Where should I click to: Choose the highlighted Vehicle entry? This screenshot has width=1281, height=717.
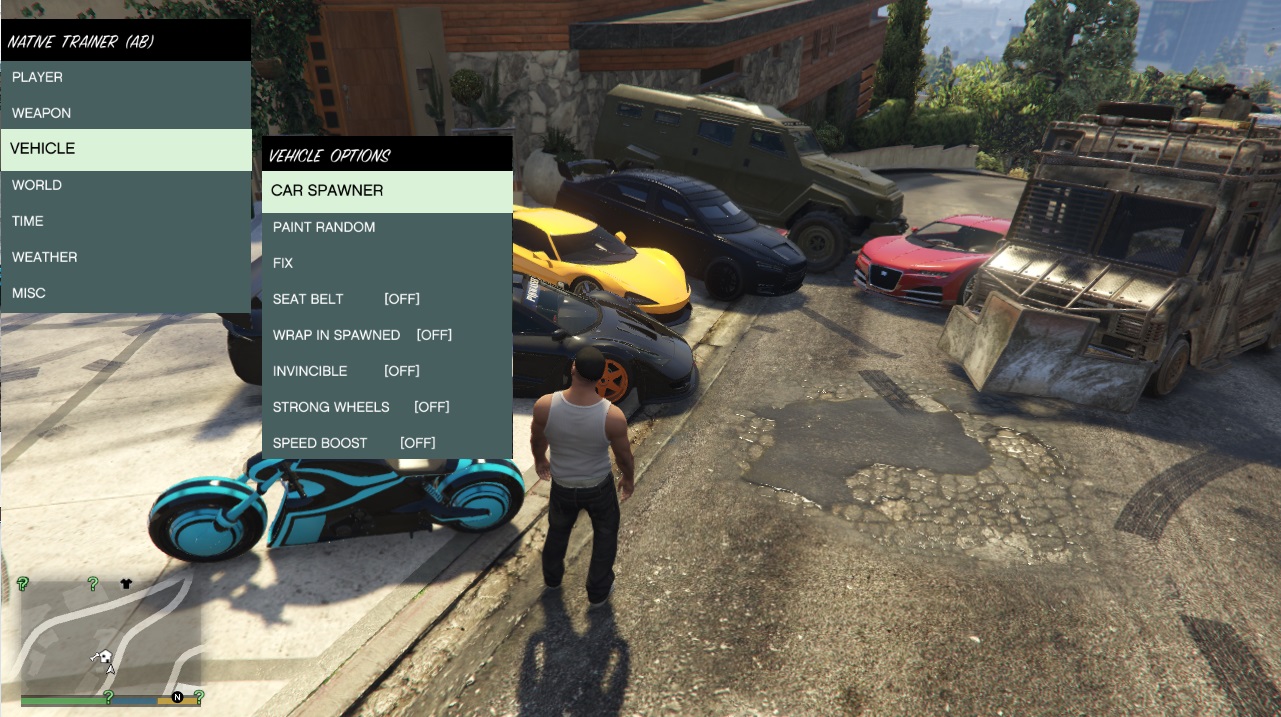(125, 149)
